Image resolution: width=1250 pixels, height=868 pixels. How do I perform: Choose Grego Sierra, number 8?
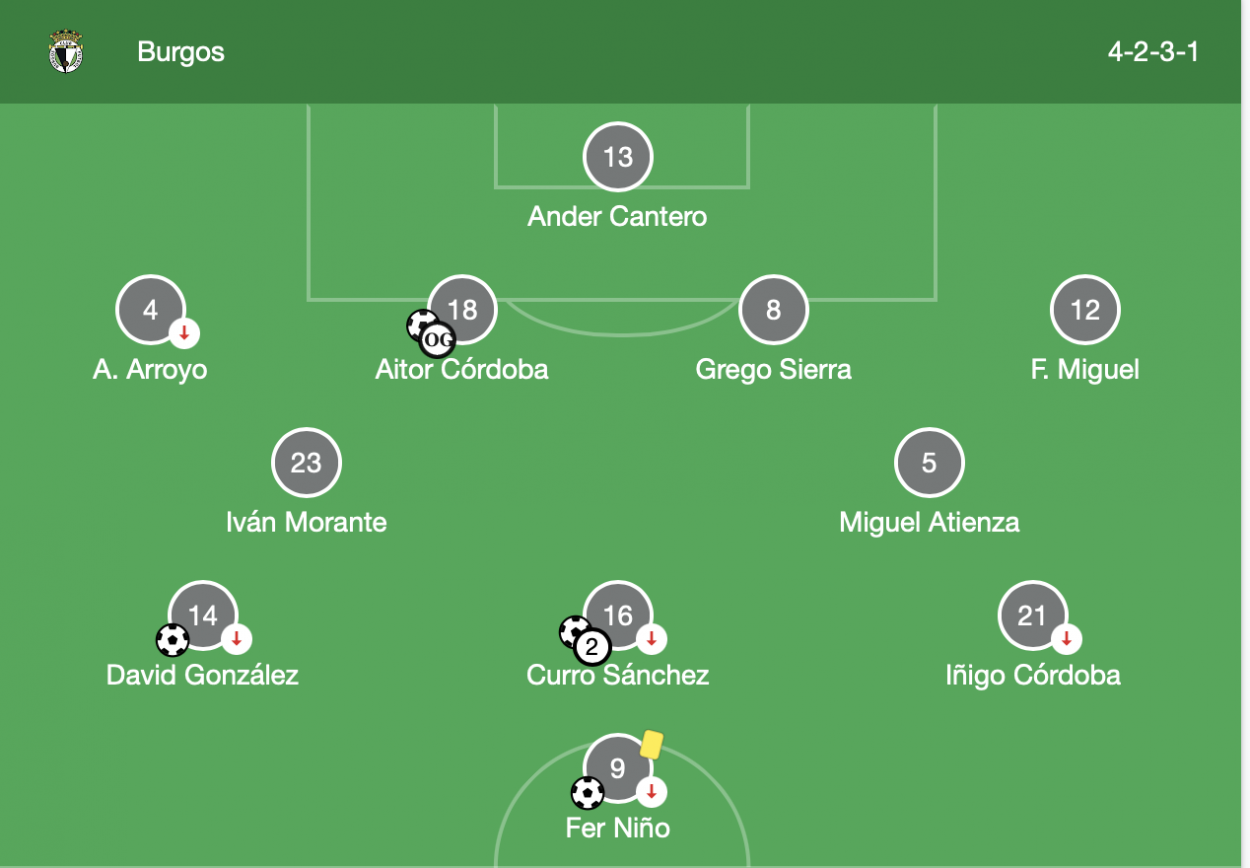[x=773, y=310]
